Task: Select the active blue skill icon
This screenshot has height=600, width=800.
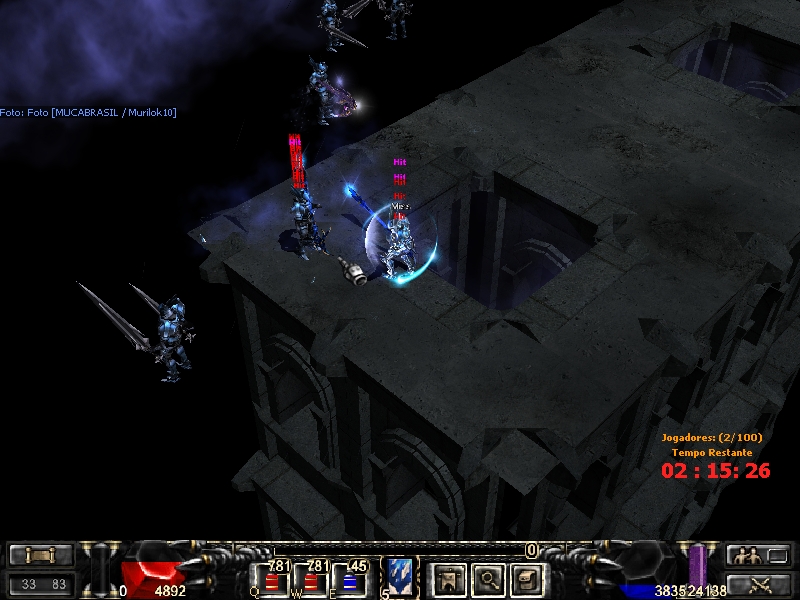Action: [x=401, y=577]
